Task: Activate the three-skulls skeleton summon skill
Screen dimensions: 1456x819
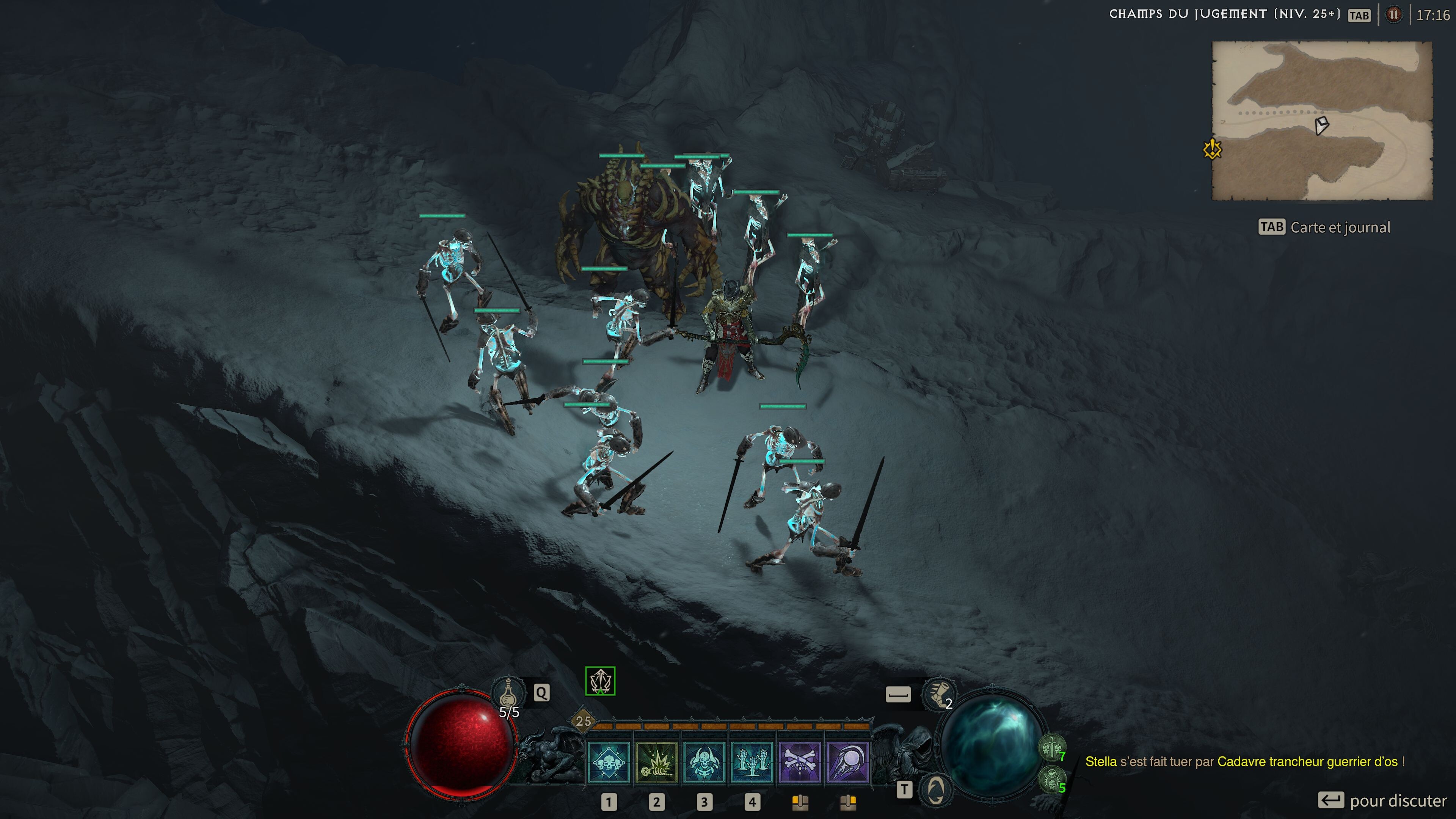Action: tap(608, 762)
